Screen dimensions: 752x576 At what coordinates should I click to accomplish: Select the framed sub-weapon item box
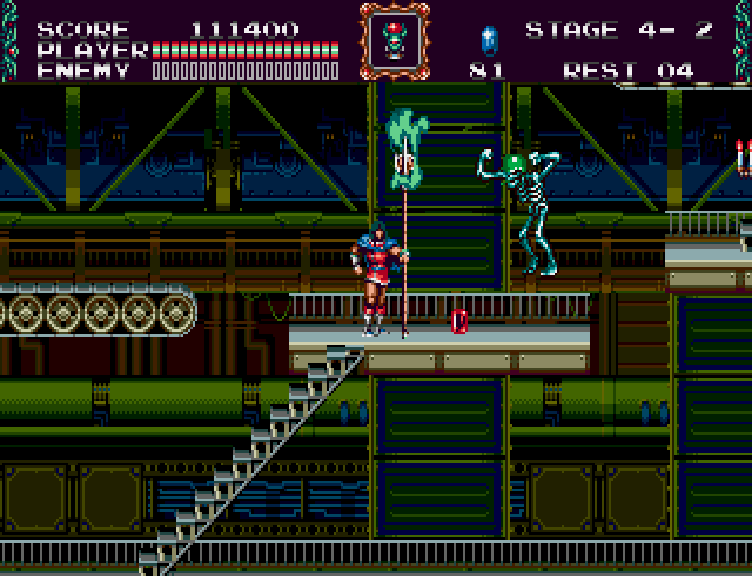click(x=394, y=40)
